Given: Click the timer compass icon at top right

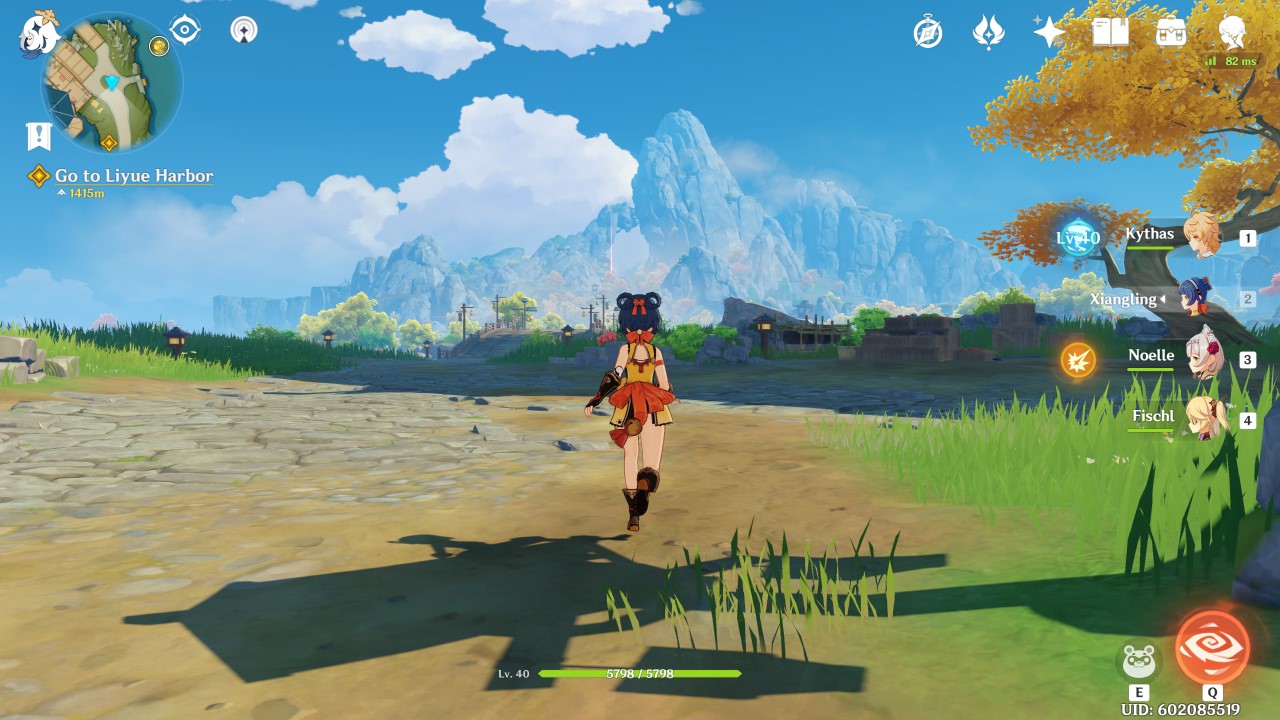Looking at the screenshot, I should click(x=928, y=33).
